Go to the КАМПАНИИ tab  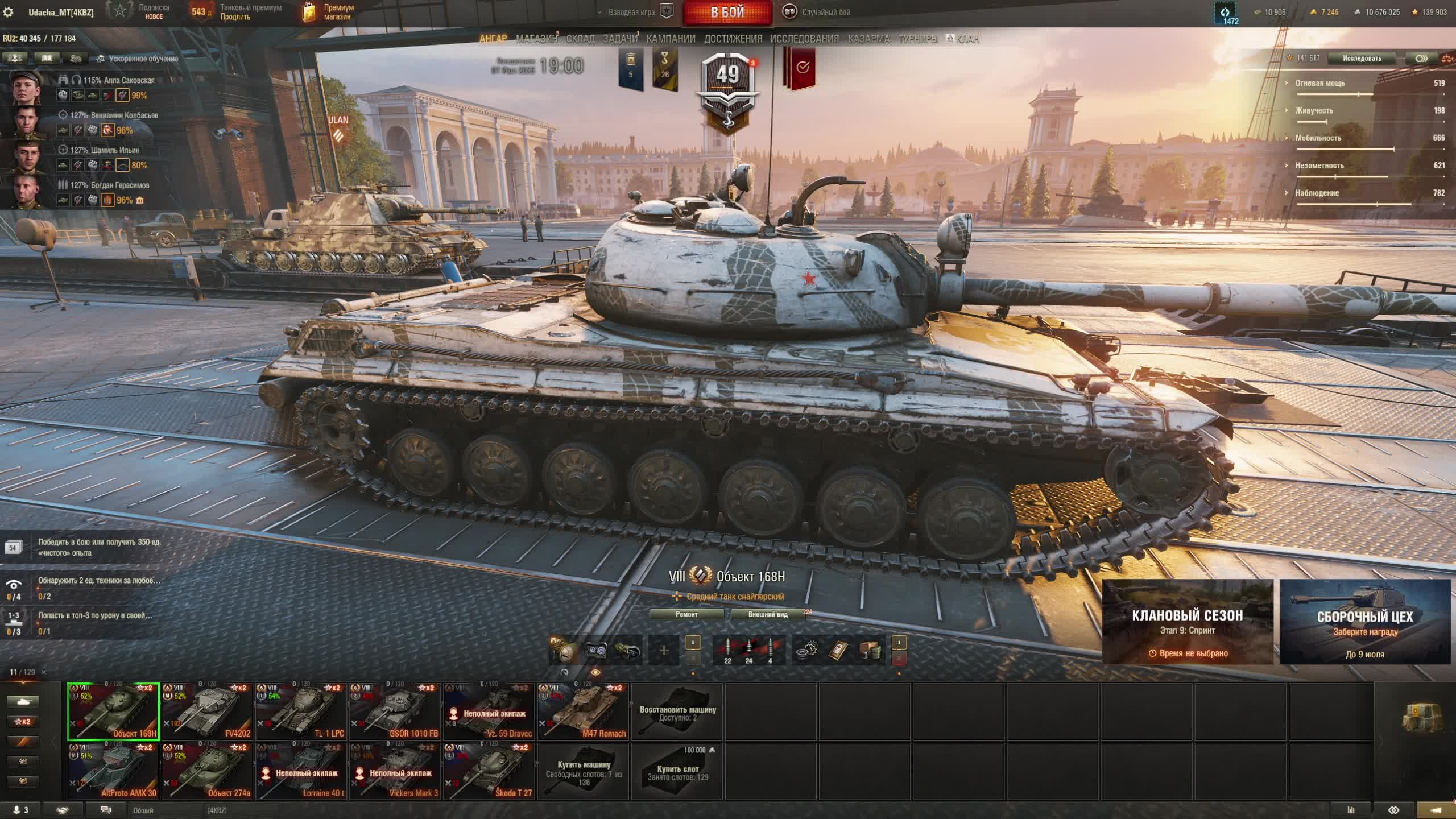pos(671,39)
